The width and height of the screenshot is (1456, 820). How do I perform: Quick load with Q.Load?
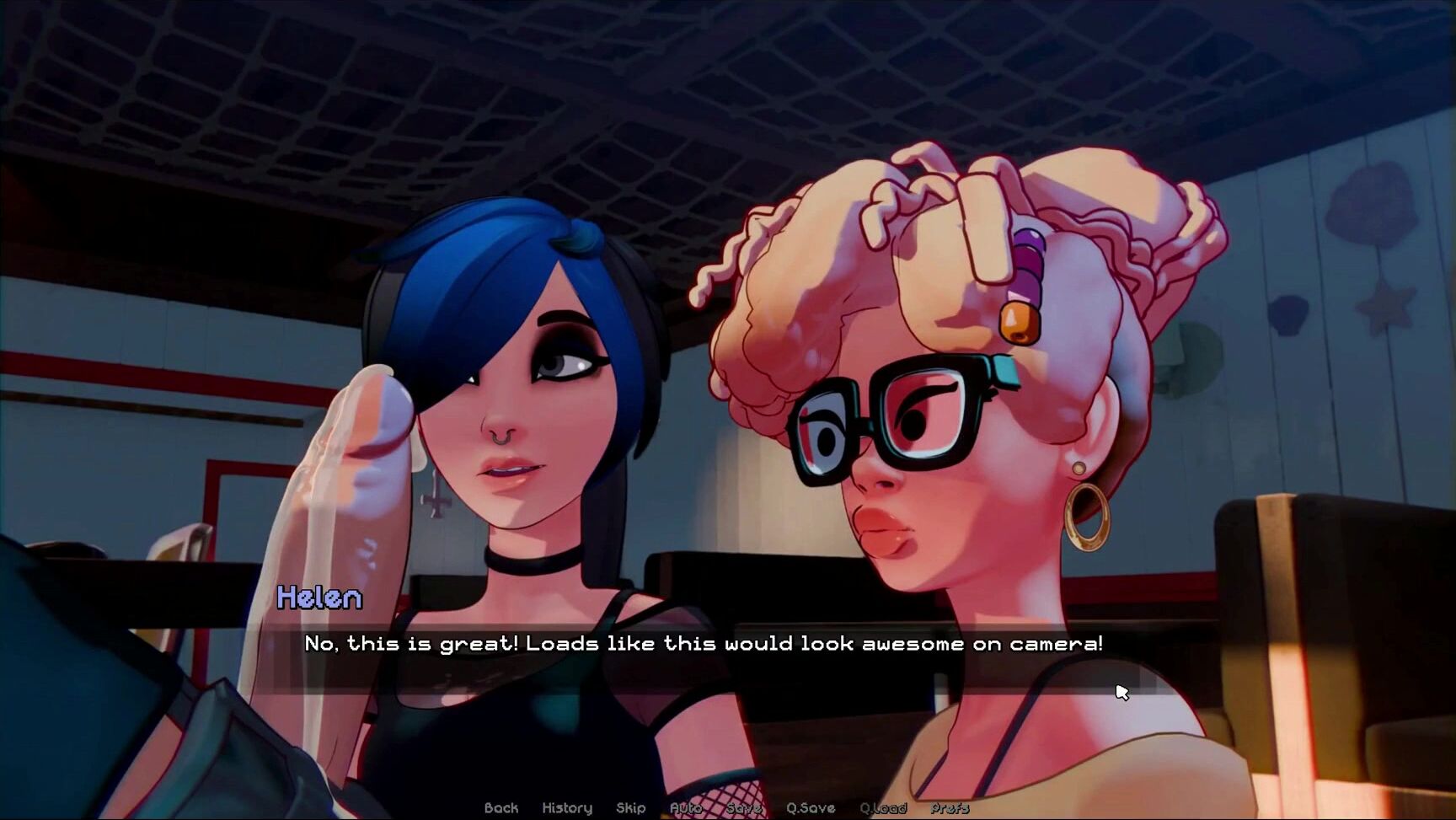(883, 808)
